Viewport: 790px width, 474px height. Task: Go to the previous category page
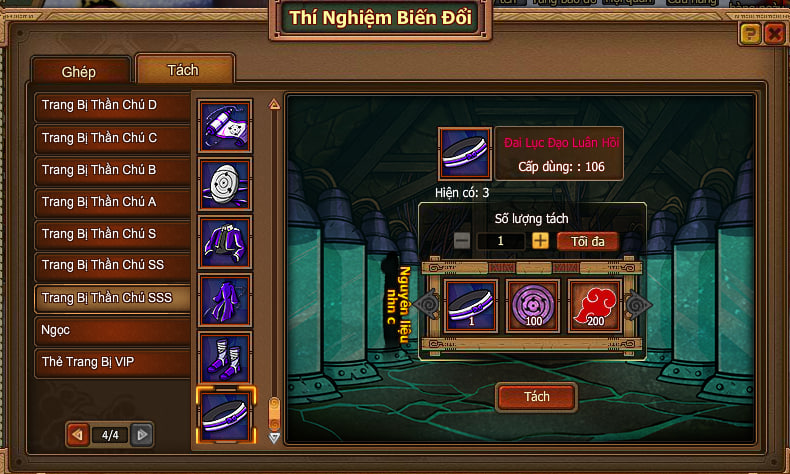coord(76,435)
